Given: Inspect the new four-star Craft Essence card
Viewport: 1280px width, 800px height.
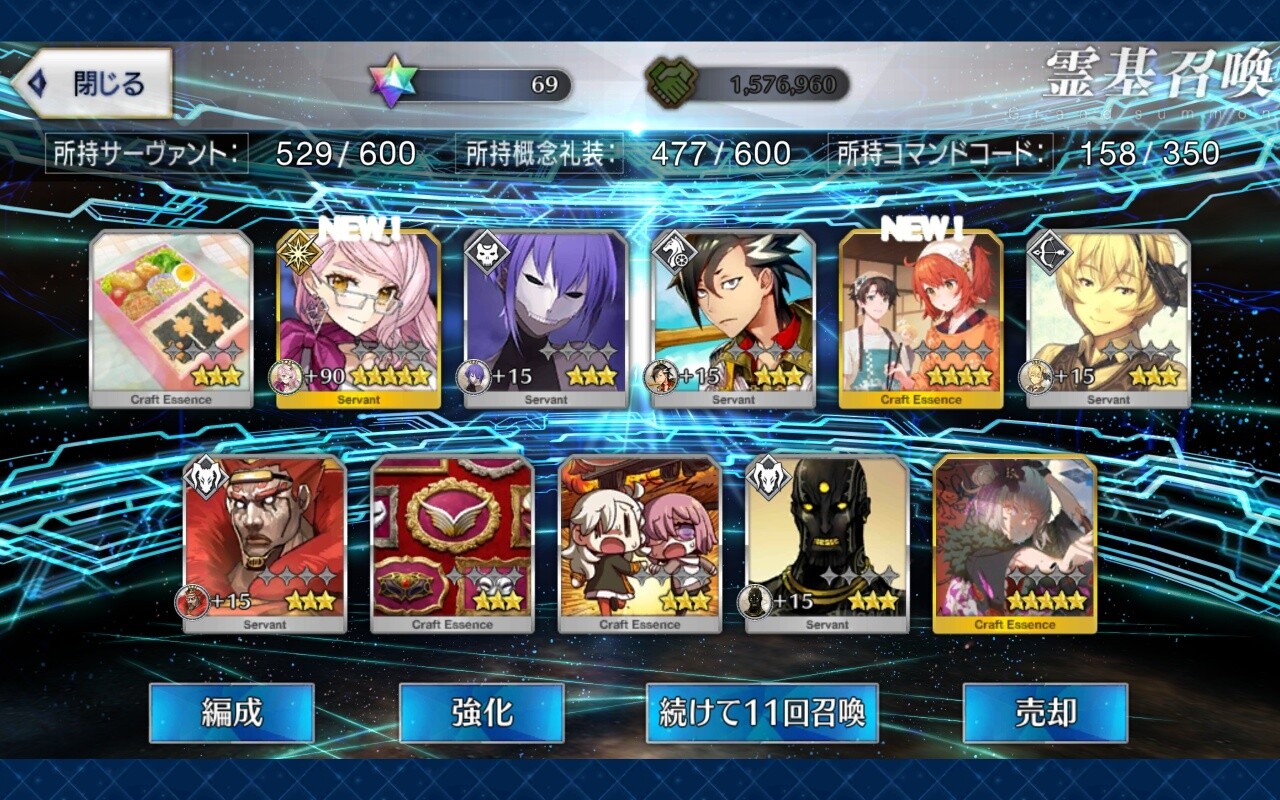Looking at the screenshot, I should click(x=921, y=319).
